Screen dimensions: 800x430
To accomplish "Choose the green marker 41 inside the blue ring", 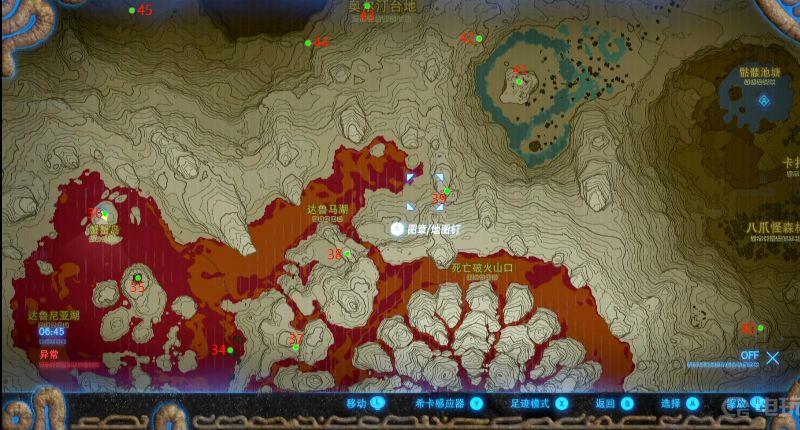I will [x=519, y=81].
